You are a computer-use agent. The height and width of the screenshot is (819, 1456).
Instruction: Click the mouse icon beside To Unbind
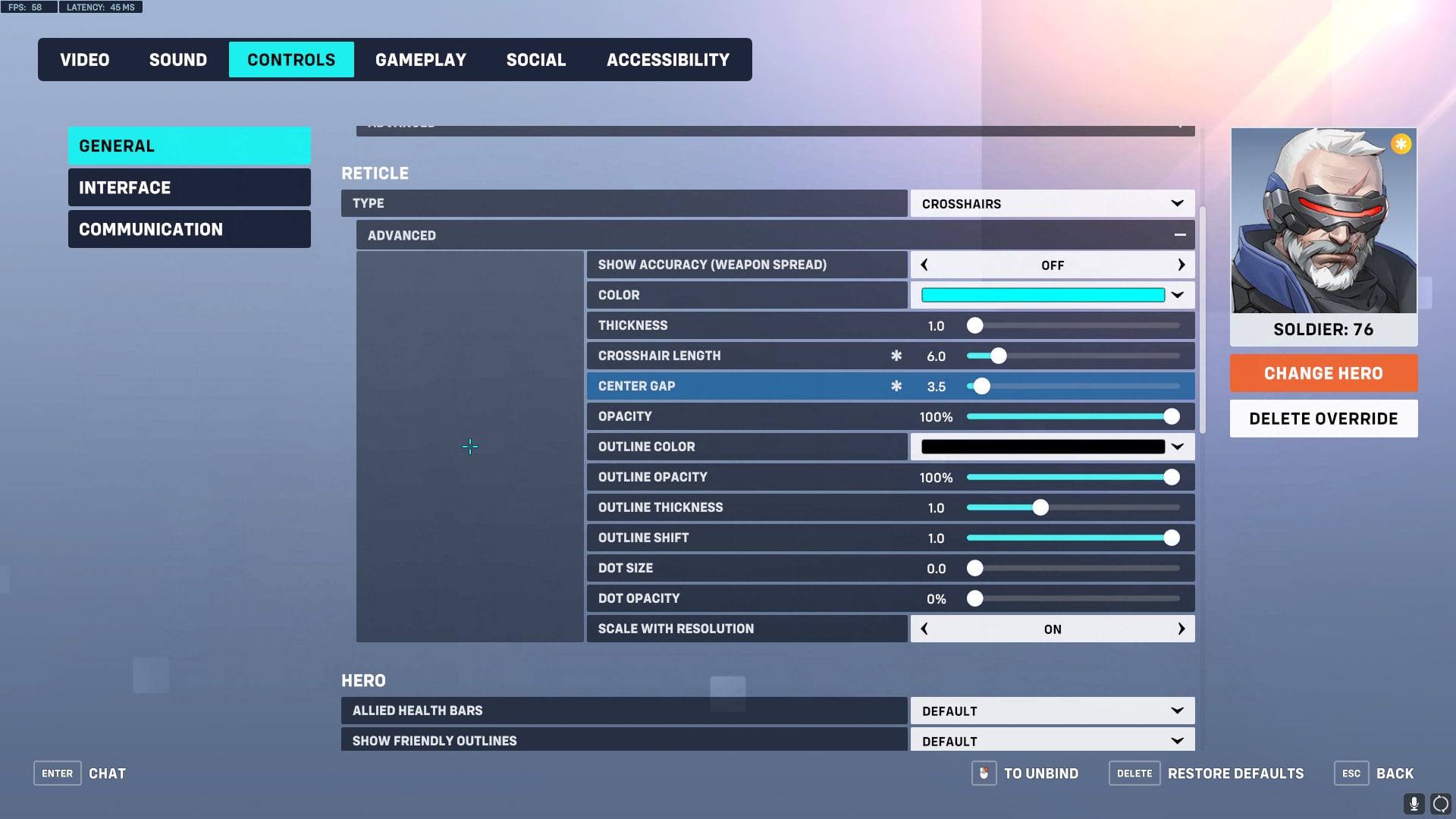984,773
